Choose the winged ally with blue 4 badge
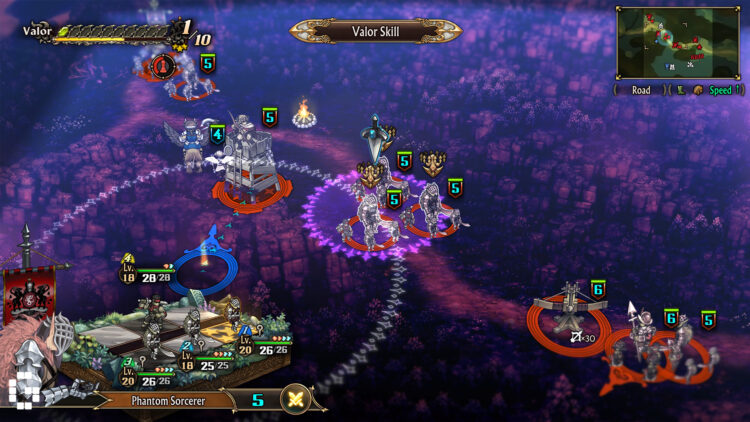This screenshot has height=422, width=750. tap(192, 143)
